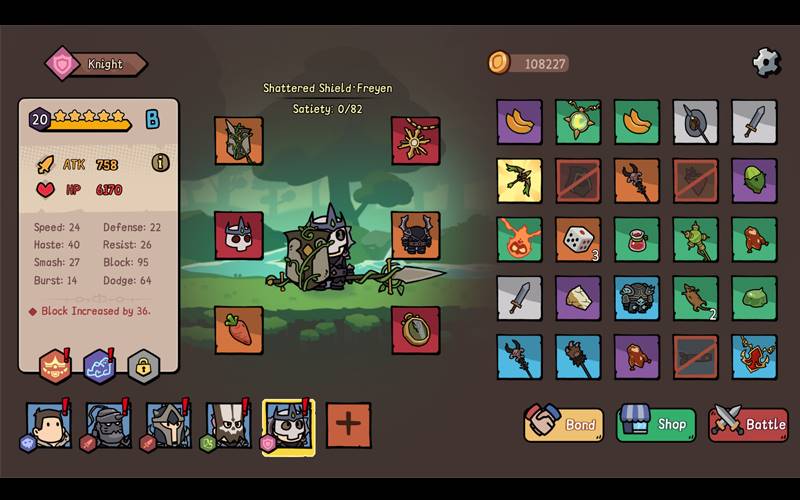Choose the cheese wedge item
The image size is (800, 500).
578,298
